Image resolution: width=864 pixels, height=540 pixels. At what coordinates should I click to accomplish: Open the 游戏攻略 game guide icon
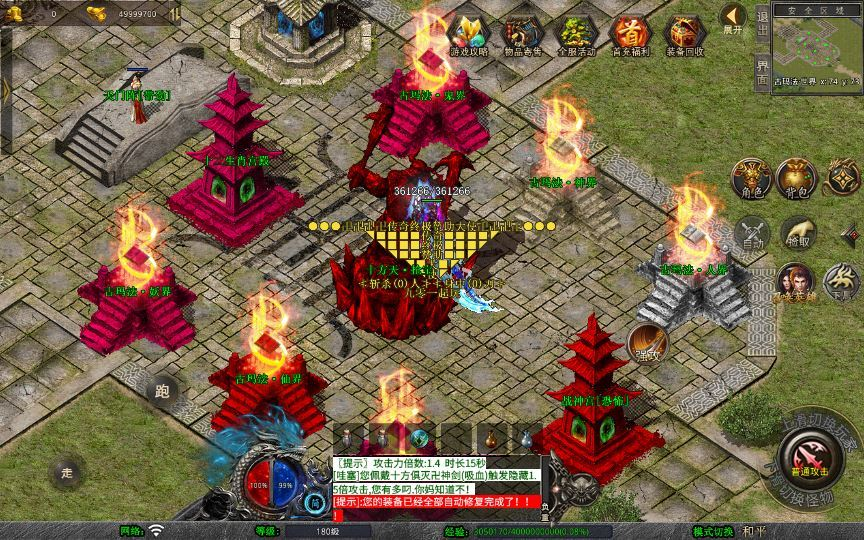click(469, 33)
